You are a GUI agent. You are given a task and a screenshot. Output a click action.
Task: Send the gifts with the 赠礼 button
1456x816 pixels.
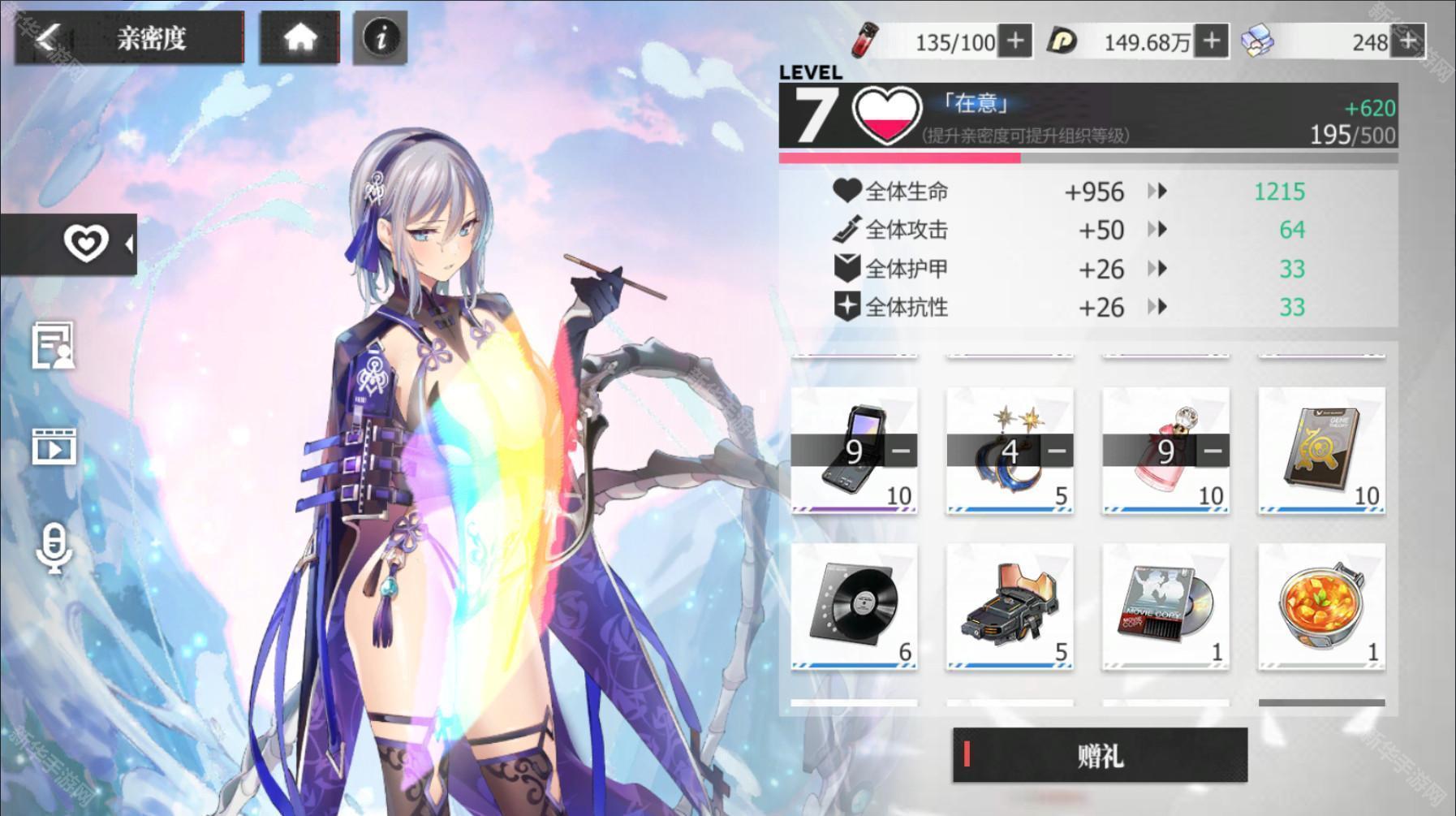pos(1100,755)
